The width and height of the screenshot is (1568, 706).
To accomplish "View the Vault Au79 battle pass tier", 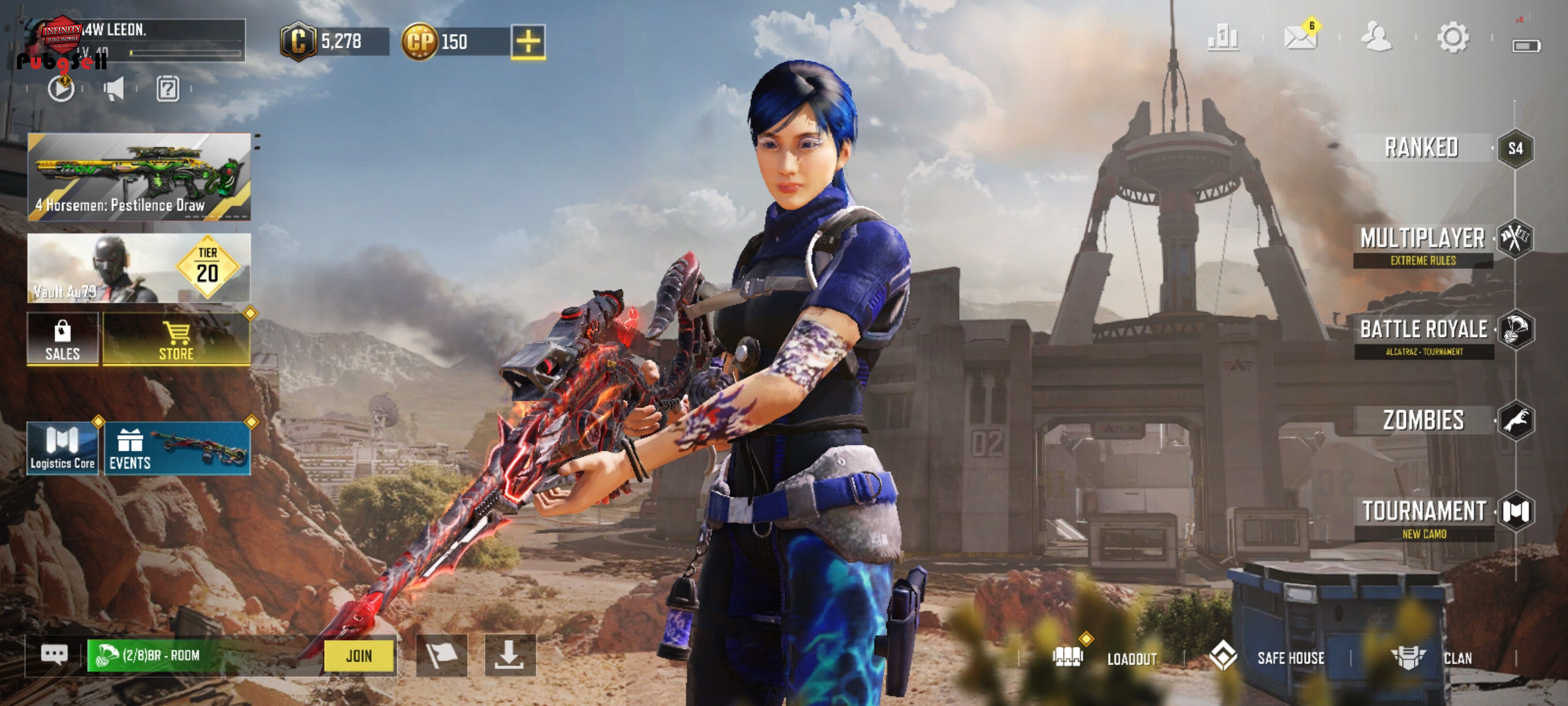I will coord(139,268).
